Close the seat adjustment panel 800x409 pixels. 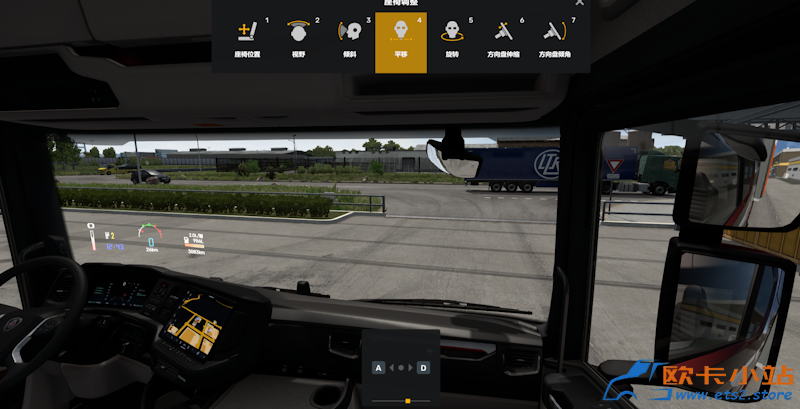tap(579, 3)
